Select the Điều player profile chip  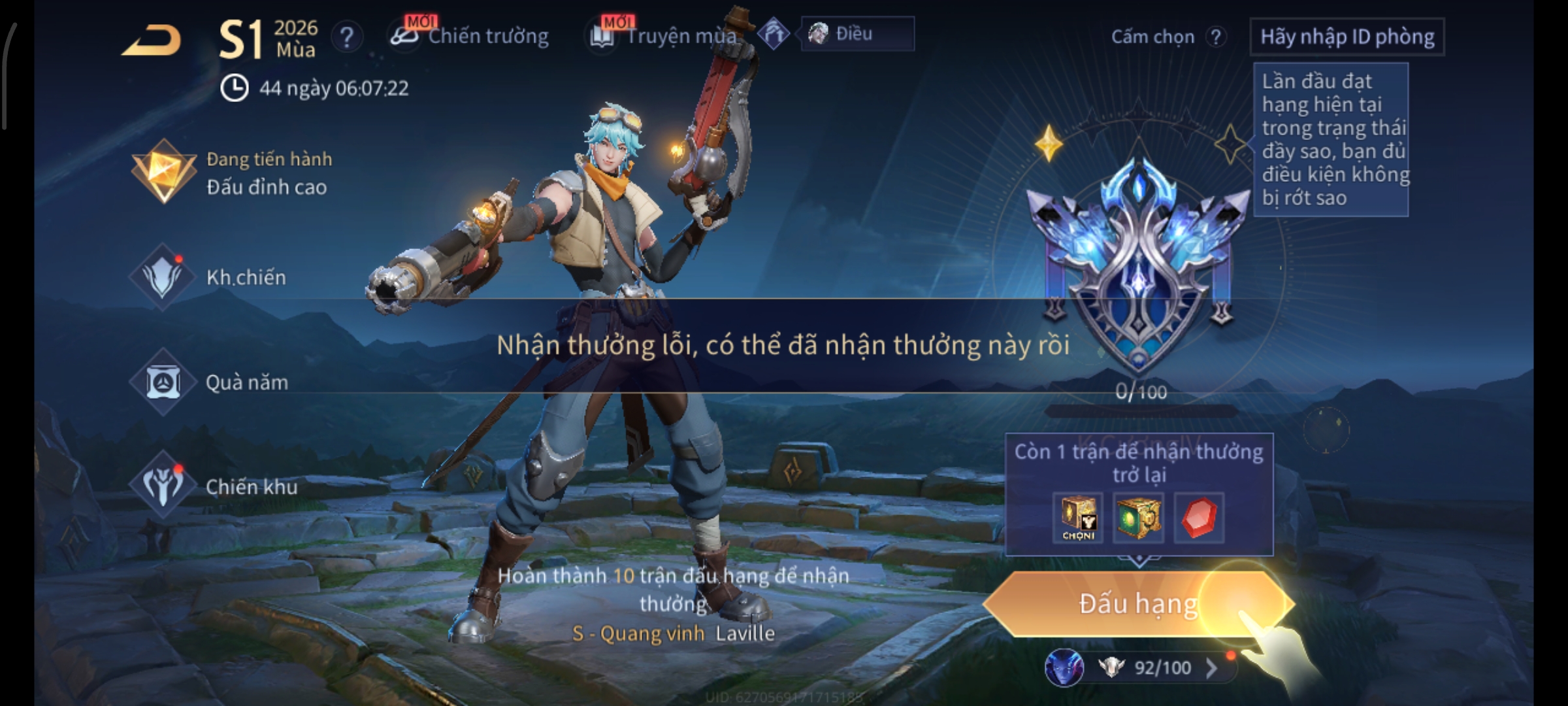[x=857, y=34]
